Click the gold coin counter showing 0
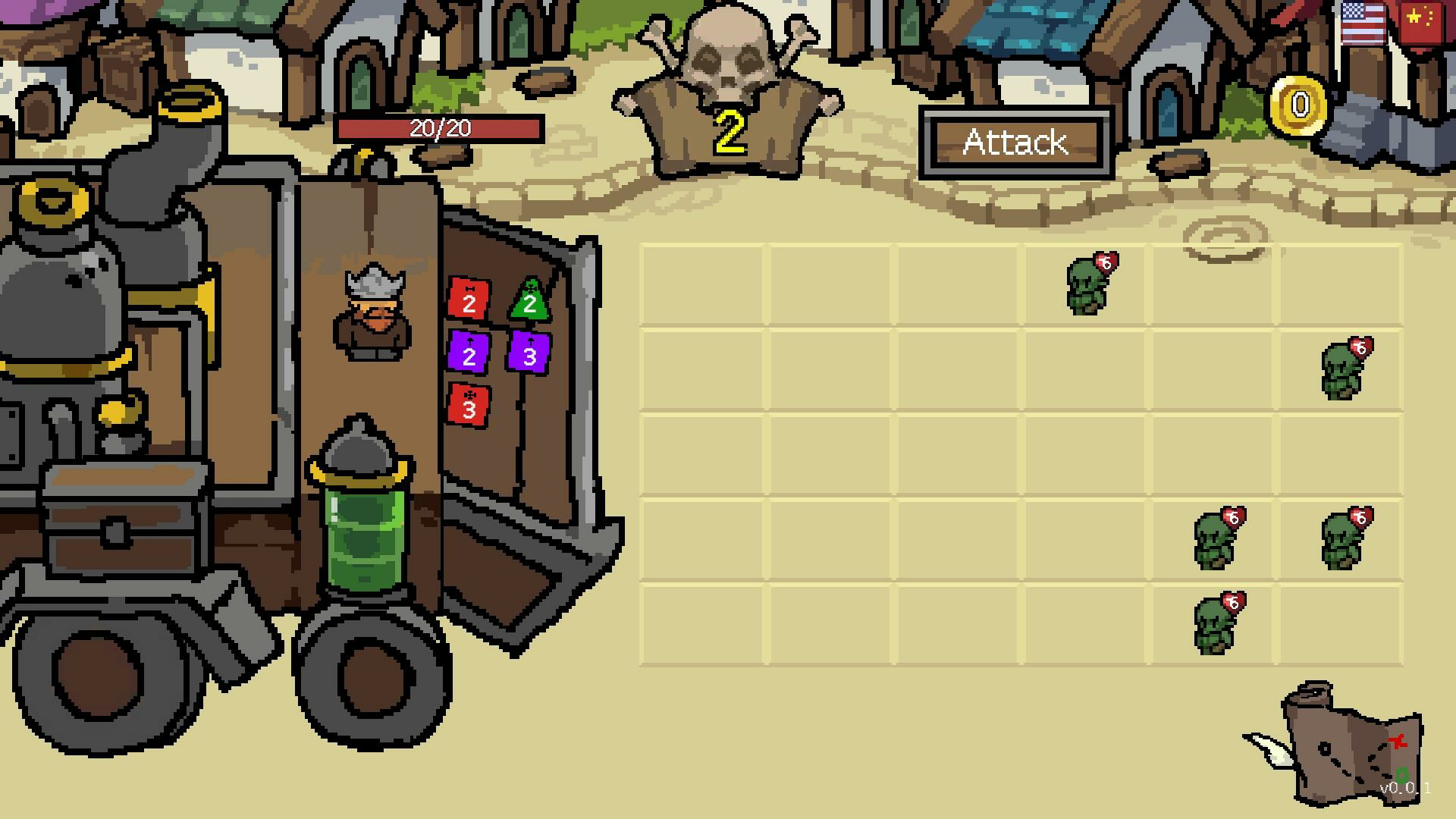Viewport: 1456px width, 819px height. click(1298, 104)
